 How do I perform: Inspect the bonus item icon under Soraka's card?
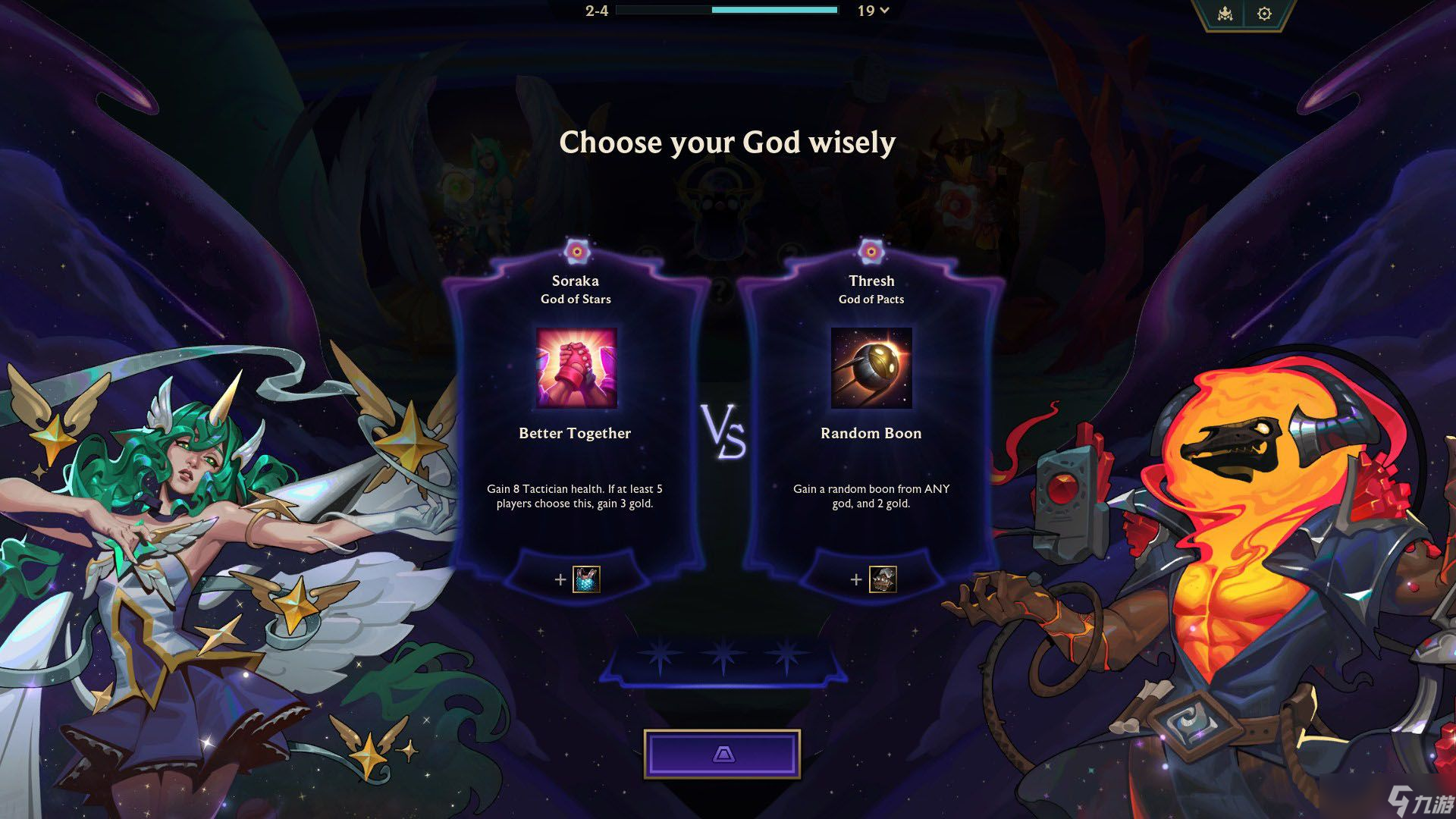(x=586, y=579)
